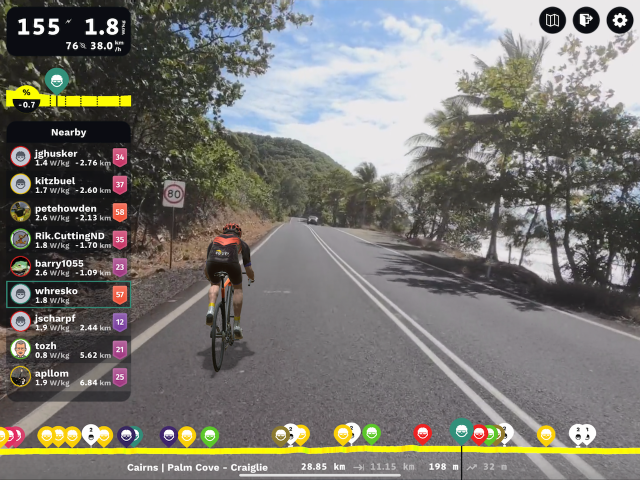640x480 pixels.
Task: Pick barry1055 from Nearby riders
Action: click(x=68, y=267)
